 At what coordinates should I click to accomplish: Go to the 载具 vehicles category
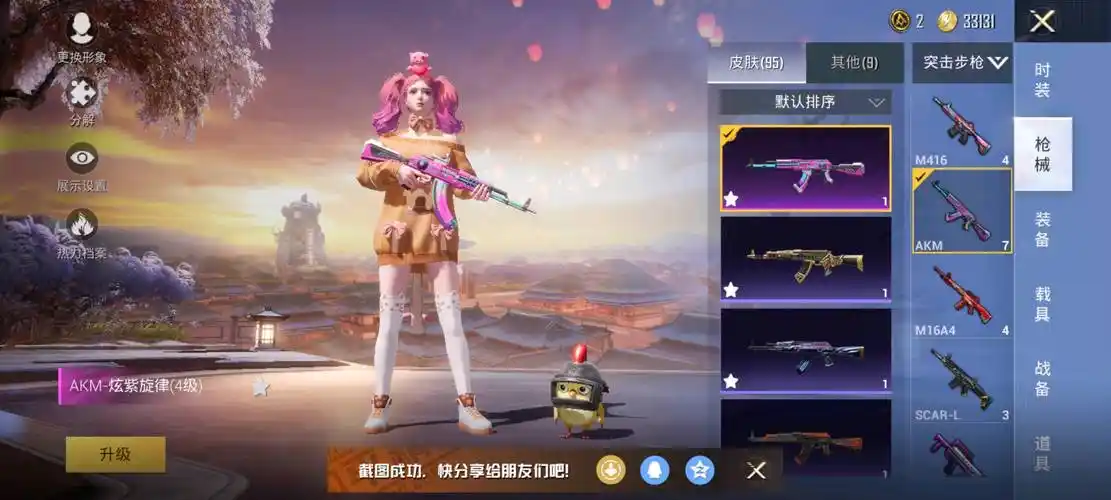tap(1042, 303)
